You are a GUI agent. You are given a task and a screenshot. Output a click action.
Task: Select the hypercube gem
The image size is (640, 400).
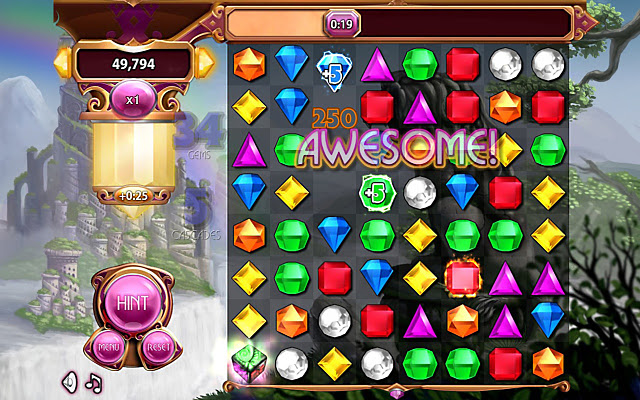tap(248, 362)
